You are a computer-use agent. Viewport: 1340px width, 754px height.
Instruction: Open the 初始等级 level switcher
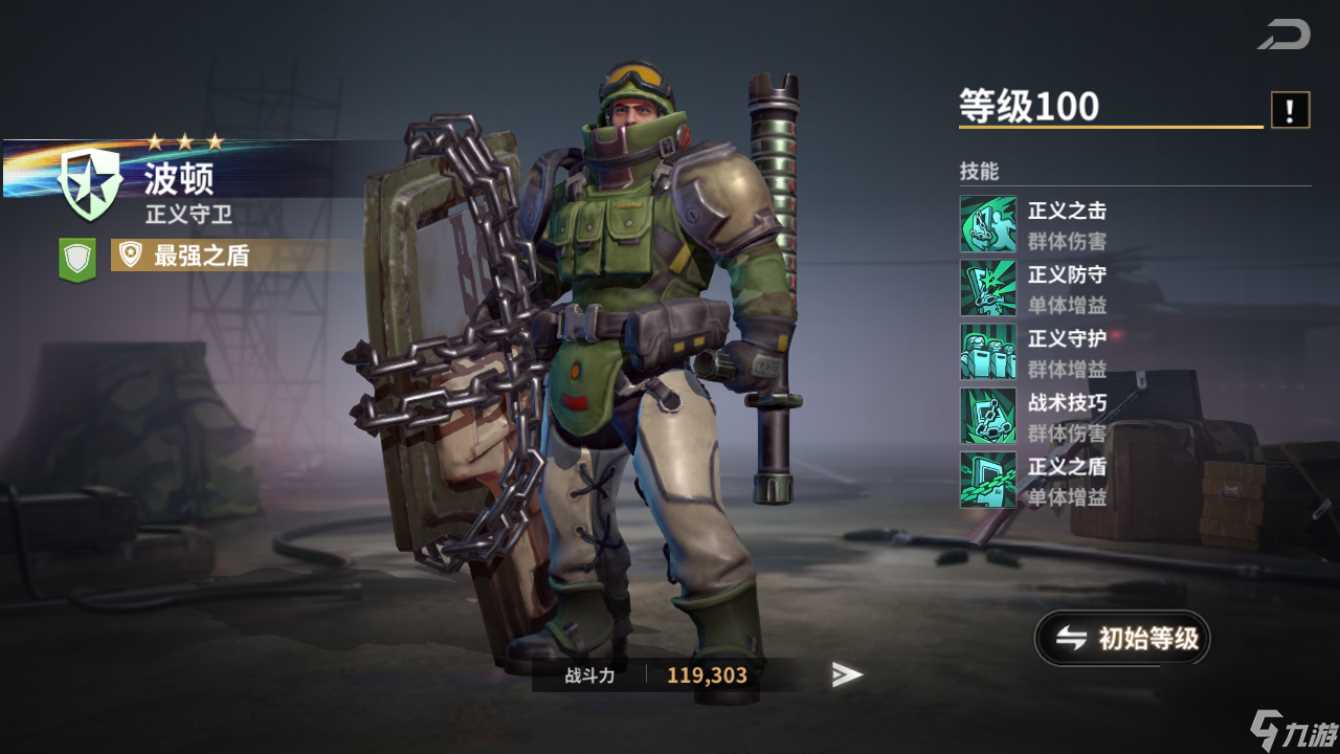point(1122,638)
